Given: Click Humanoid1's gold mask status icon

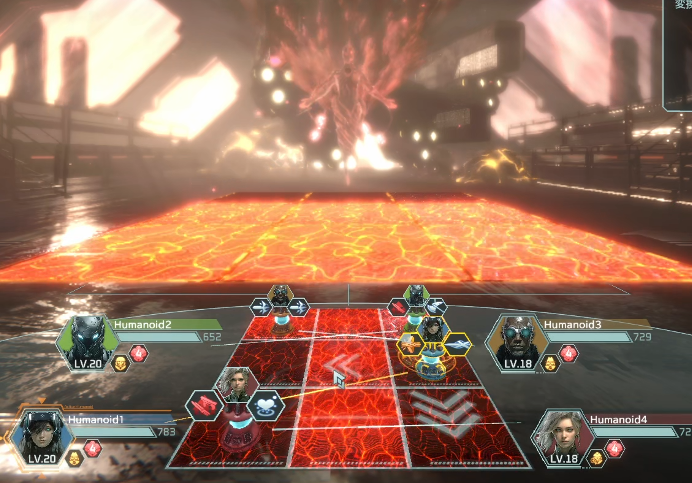Looking at the screenshot, I should 74,458.
